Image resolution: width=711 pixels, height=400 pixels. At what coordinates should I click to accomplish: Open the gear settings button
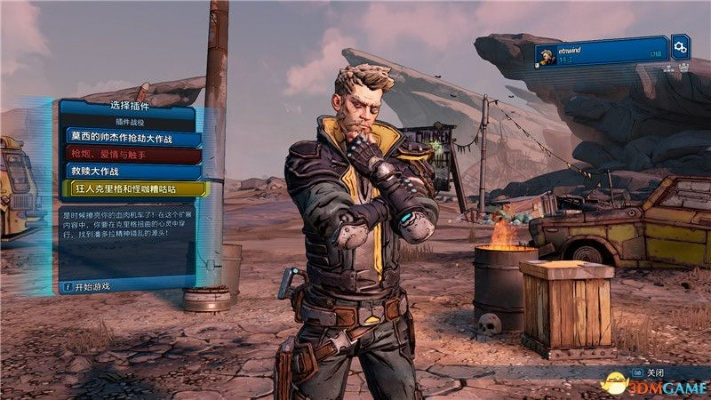[680, 46]
